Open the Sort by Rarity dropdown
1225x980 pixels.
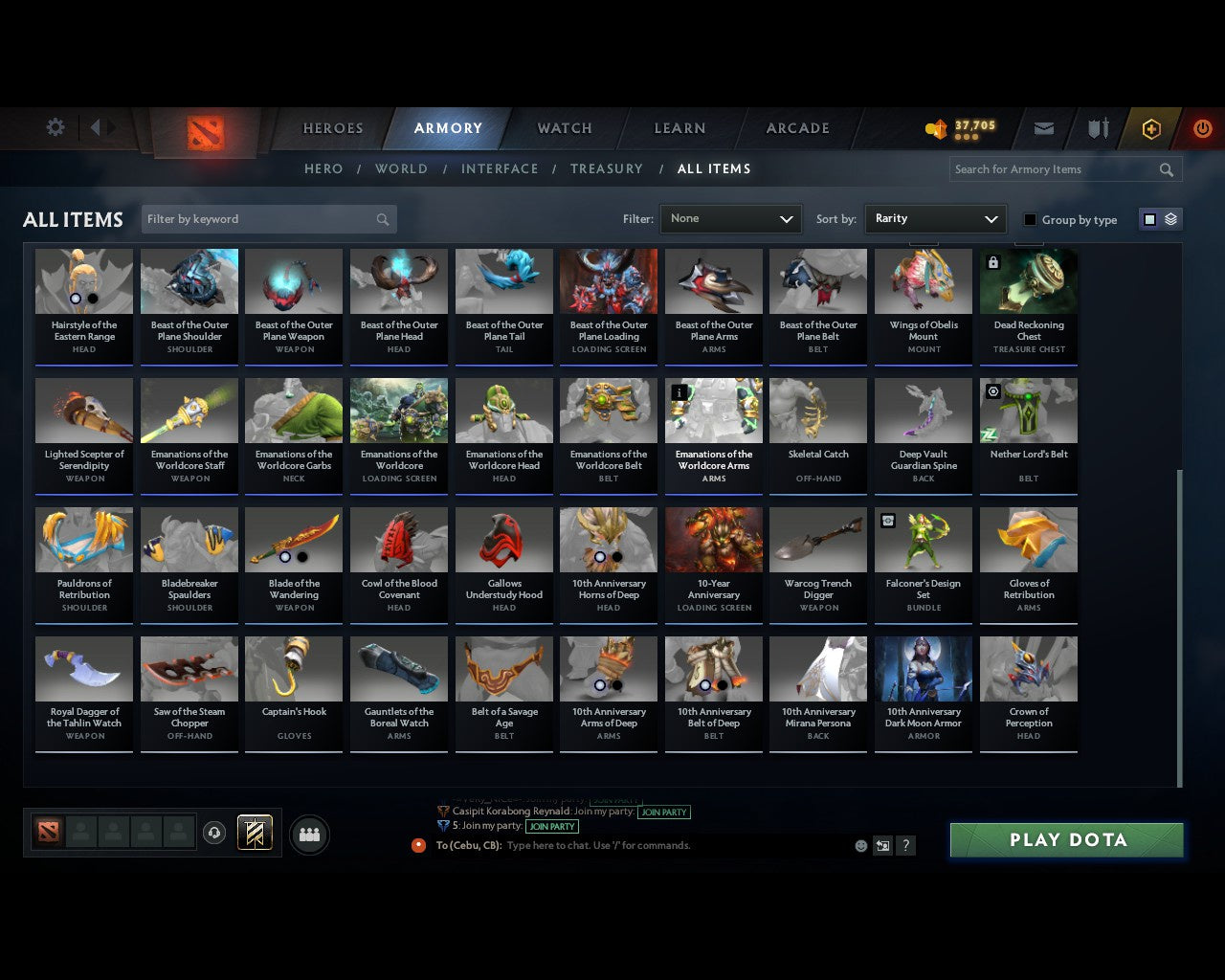pos(935,219)
